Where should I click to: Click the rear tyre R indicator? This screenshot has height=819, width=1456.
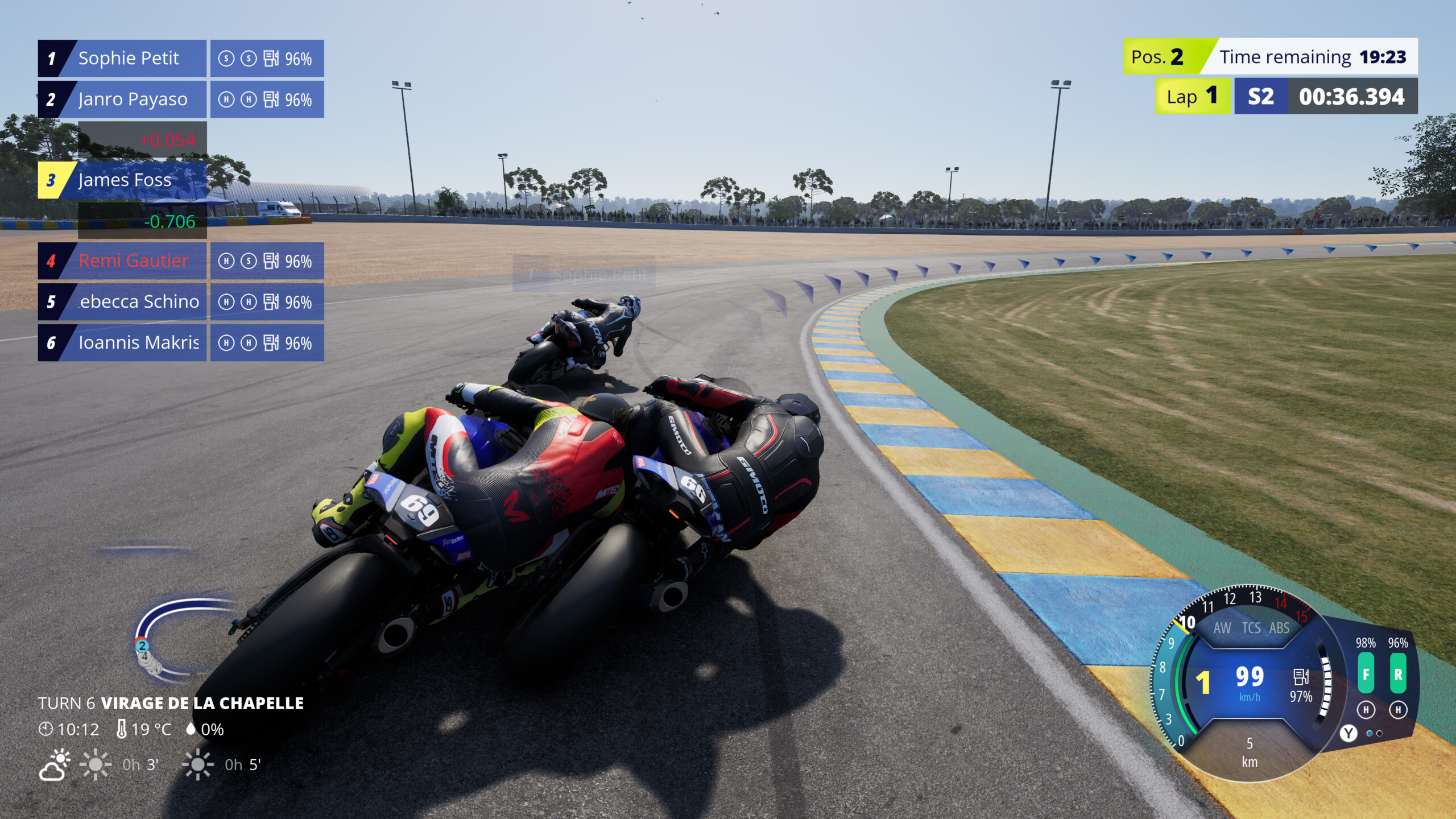(x=1398, y=674)
